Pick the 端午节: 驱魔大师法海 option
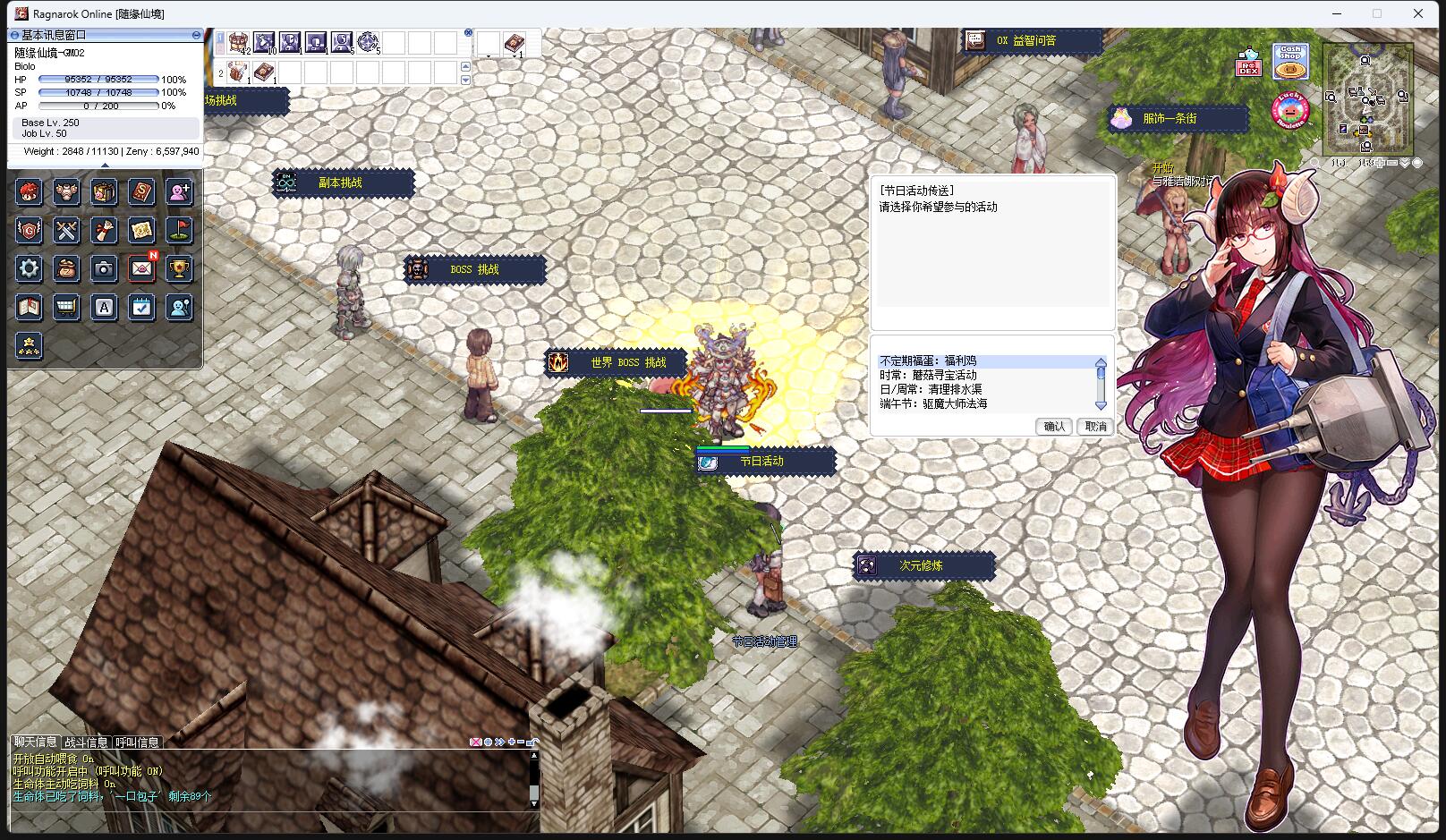Viewport: 1446px width, 840px height. pyautogui.click(x=933, y=404)
